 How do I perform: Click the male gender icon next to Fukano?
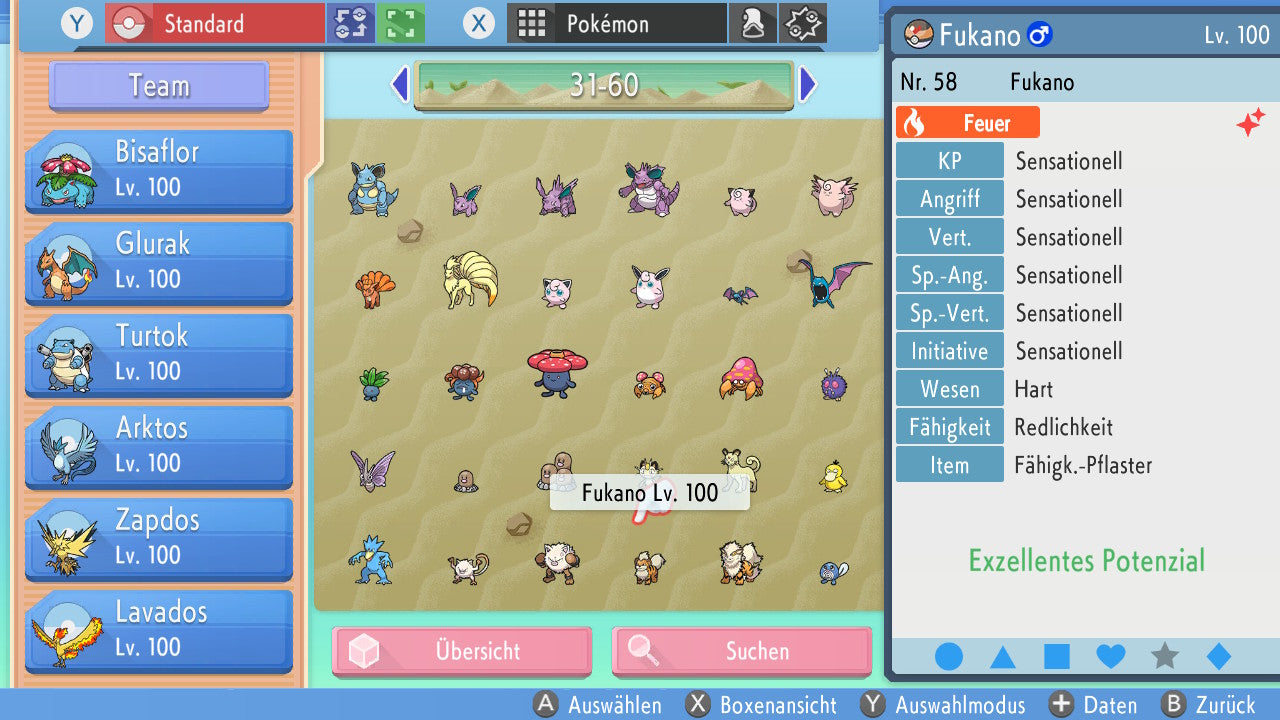1040,34
